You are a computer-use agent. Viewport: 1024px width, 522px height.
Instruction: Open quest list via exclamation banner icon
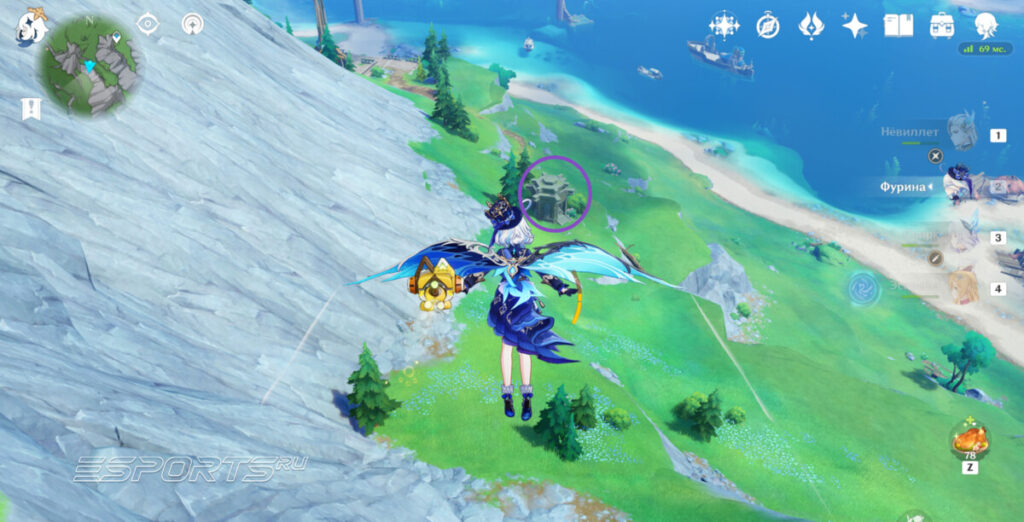tap(31, 109)
